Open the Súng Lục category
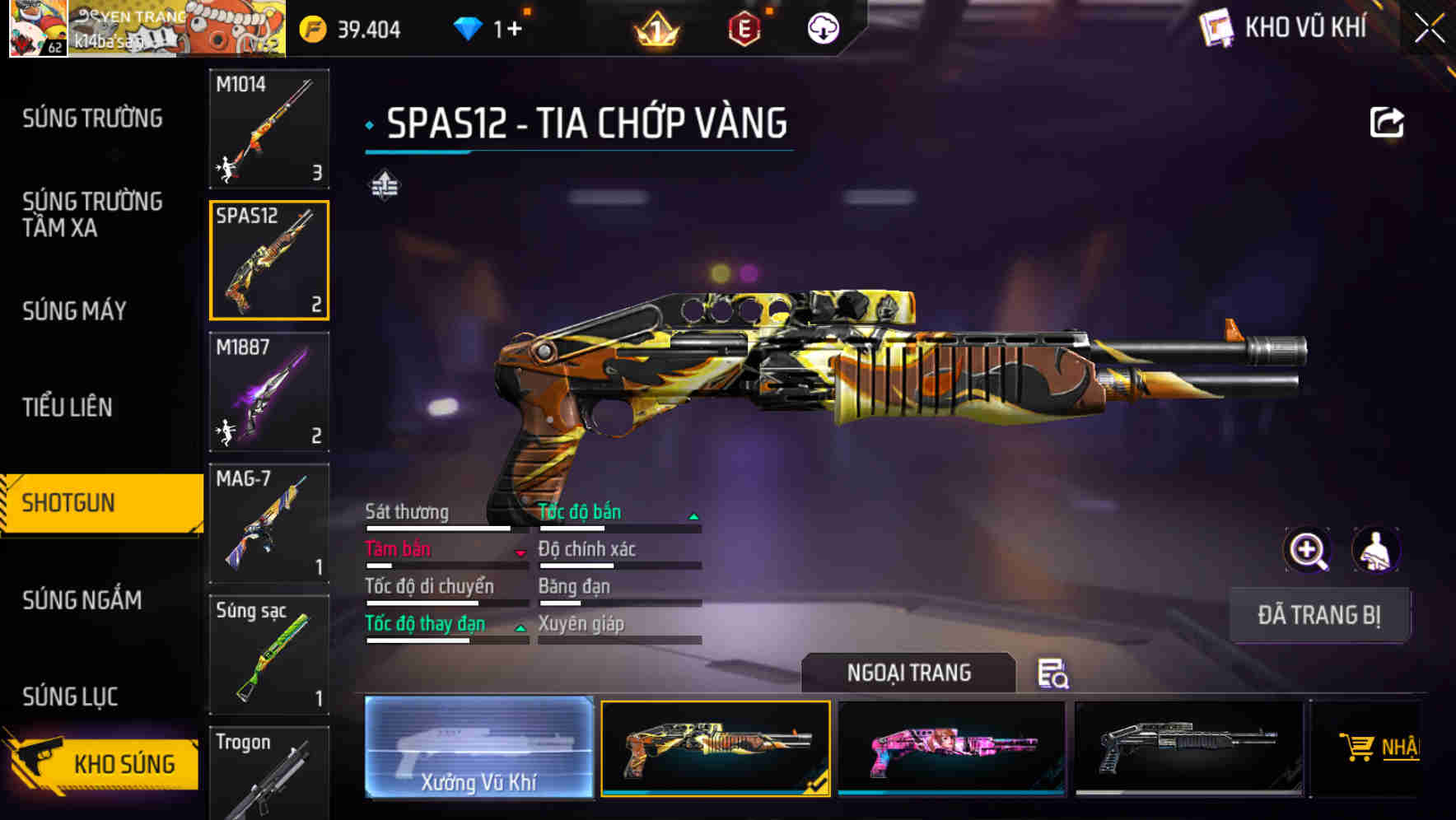Viewport: 1456px width, 820px height. point(70,697)
